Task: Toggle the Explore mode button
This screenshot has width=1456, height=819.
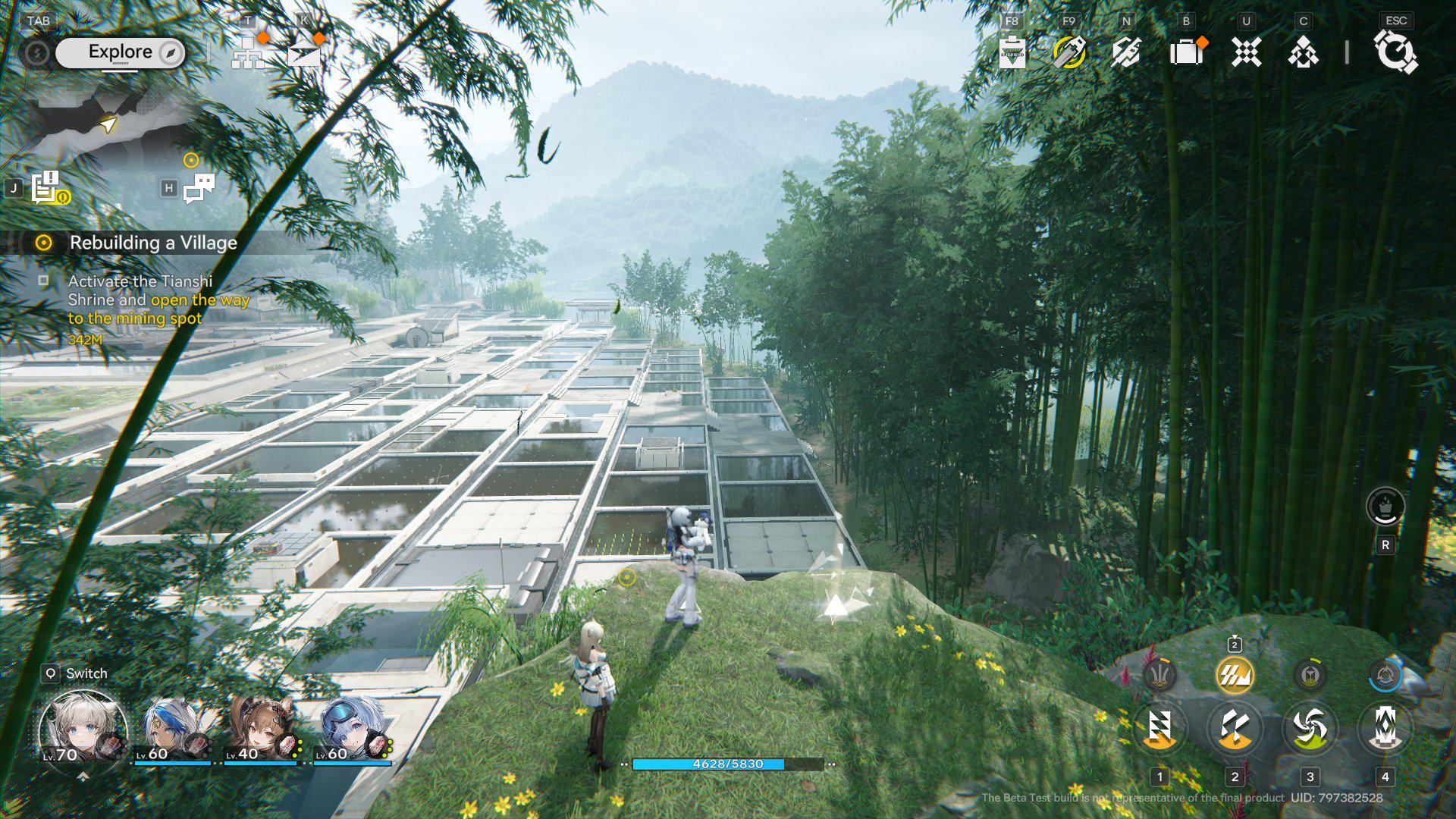Action: [121, 52]
